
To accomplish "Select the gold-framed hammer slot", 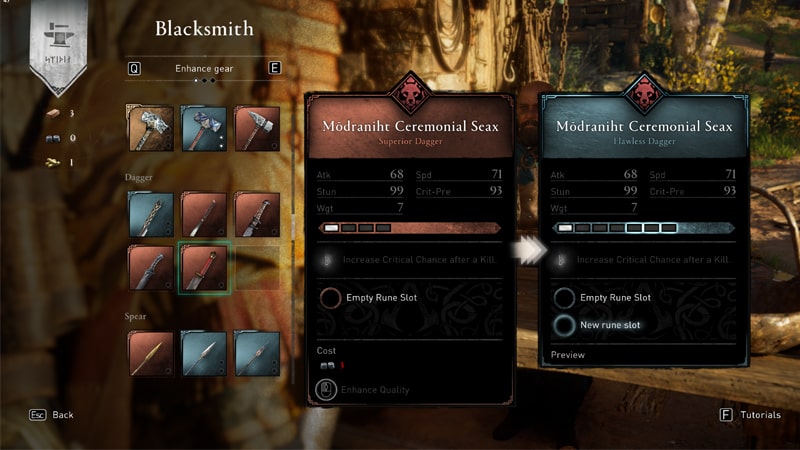I will [150, 128].
